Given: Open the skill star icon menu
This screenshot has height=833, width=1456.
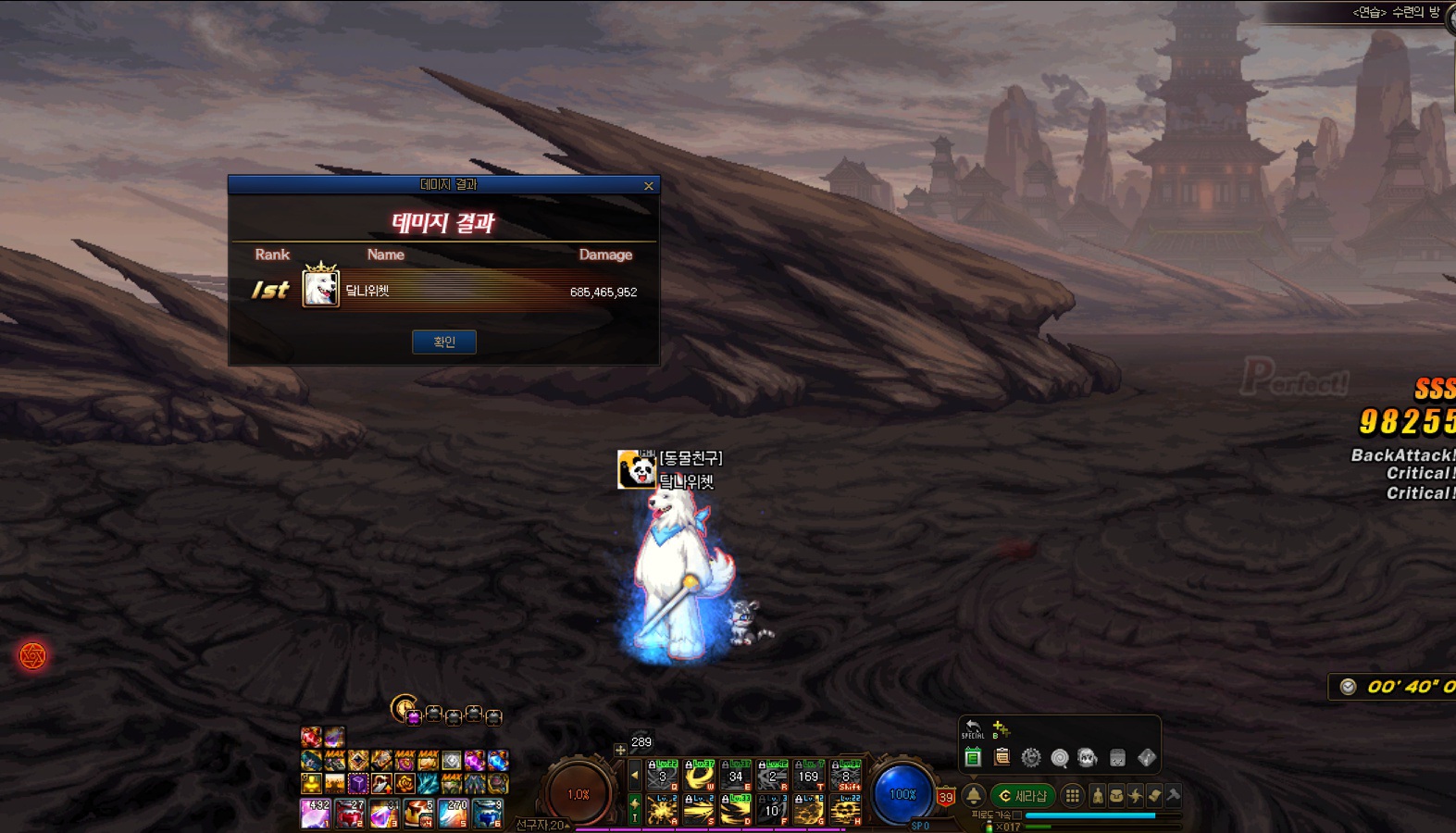Looking at the screenshot, I should [1136, 796].
